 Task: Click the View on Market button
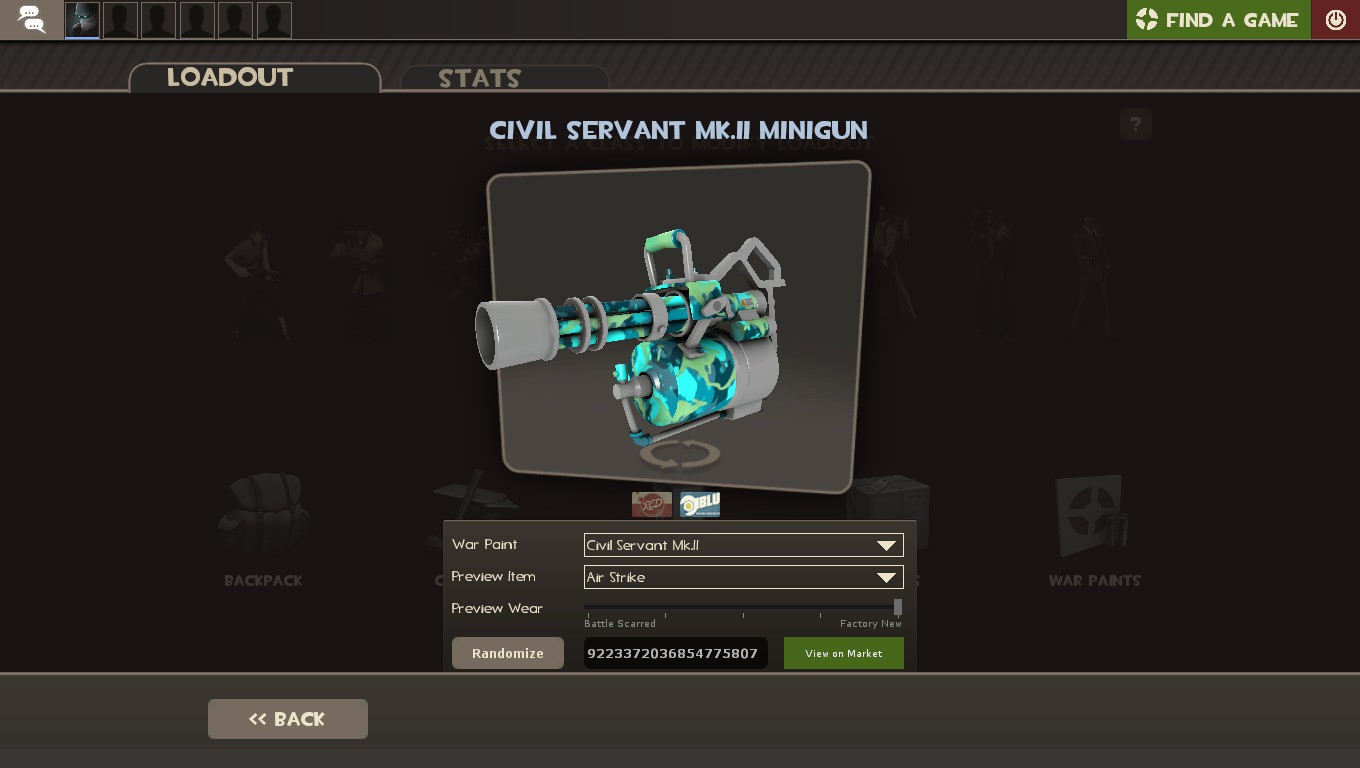click(x=843, y=653)
